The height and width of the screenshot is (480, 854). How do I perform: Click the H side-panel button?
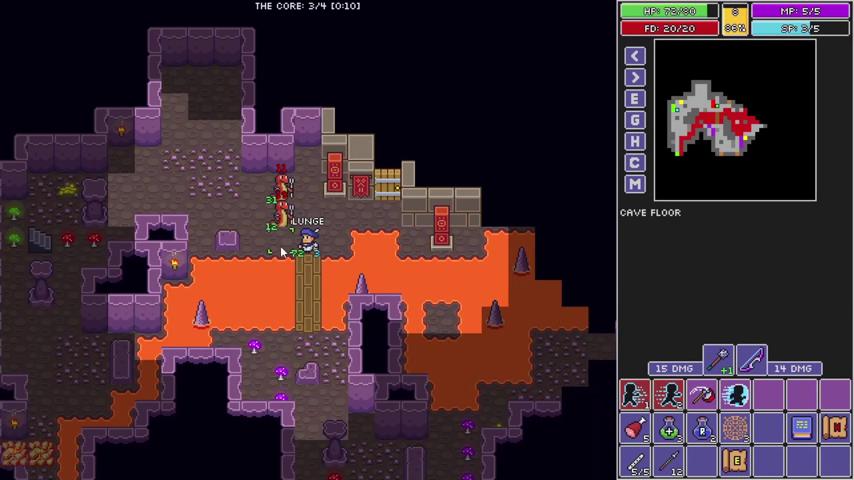[635, 141]
